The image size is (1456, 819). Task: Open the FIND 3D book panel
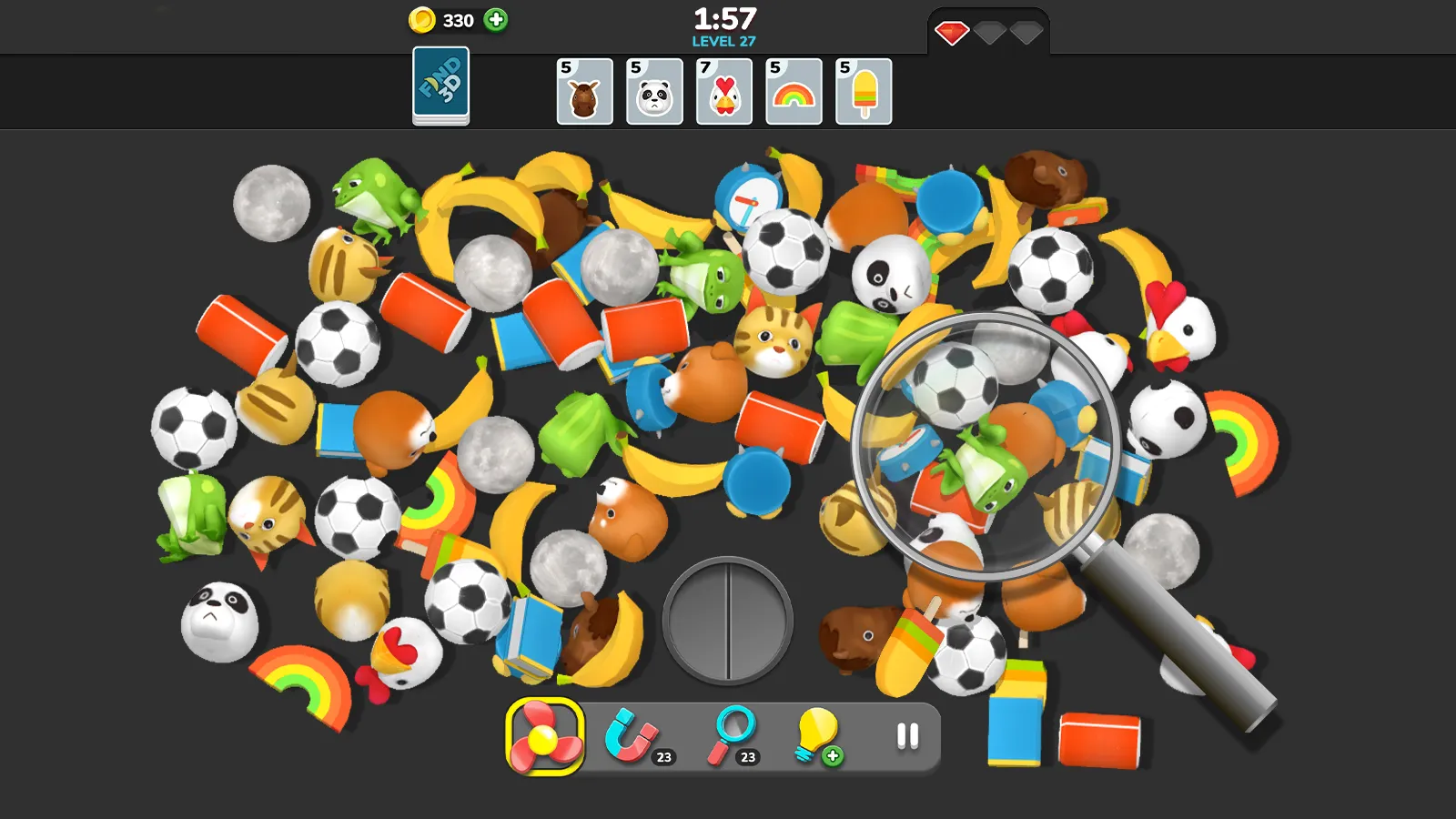(440, 87)
